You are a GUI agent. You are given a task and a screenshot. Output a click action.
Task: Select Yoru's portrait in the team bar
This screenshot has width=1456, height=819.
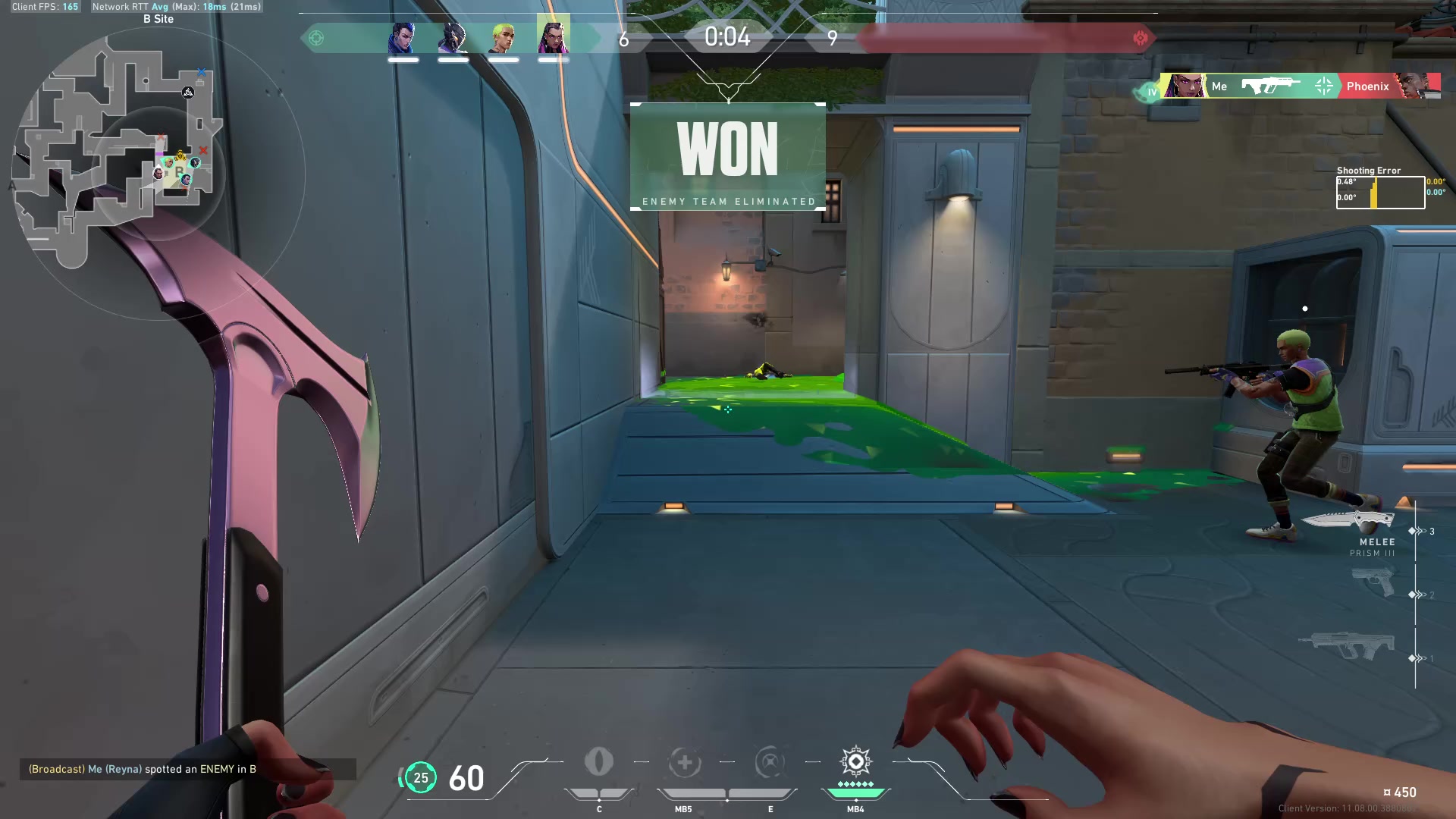click(403, 38)
